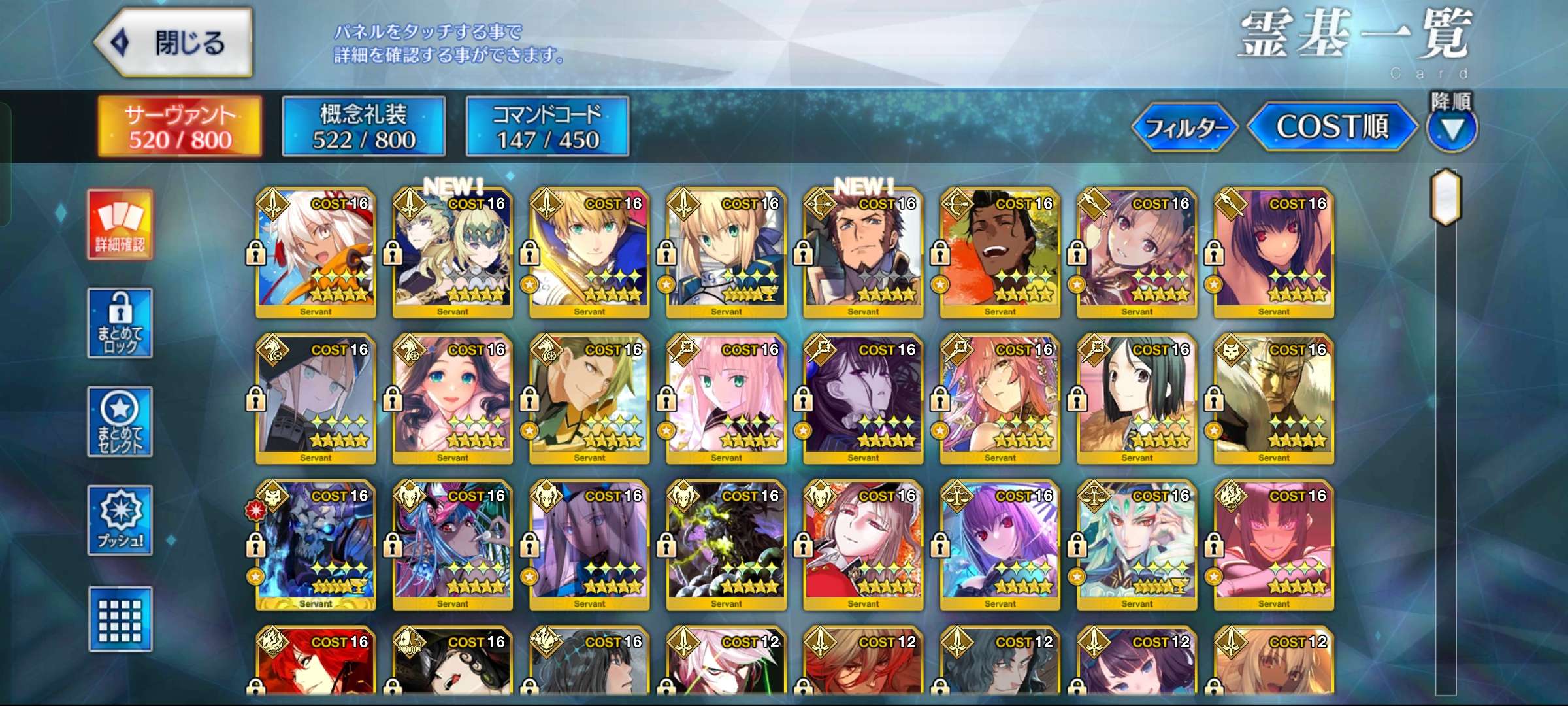
Task: Select the blue-armored blonde Artoria Saber card
Action: [727, 252]
